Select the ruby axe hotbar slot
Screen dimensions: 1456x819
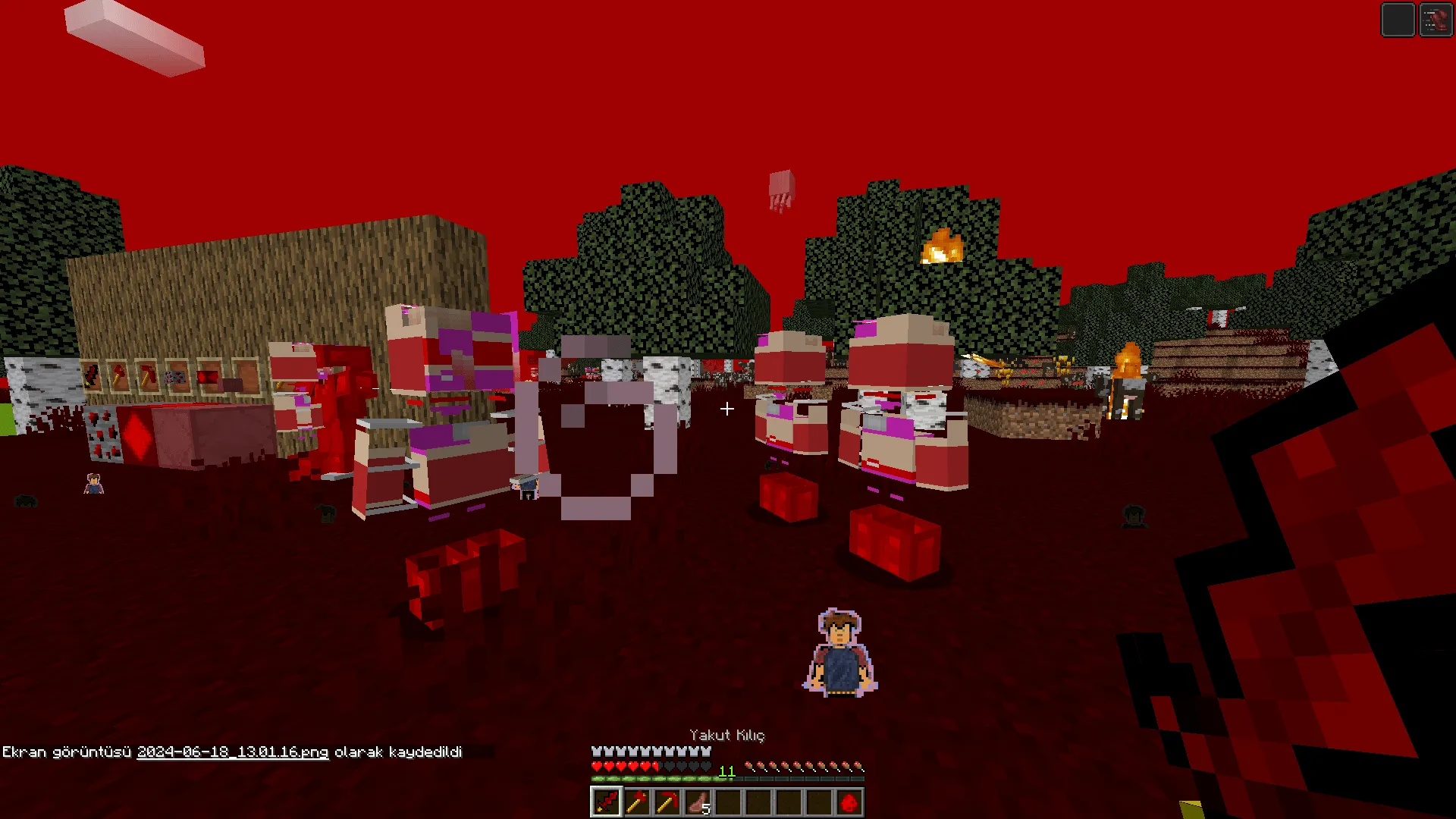click(638, 802)
